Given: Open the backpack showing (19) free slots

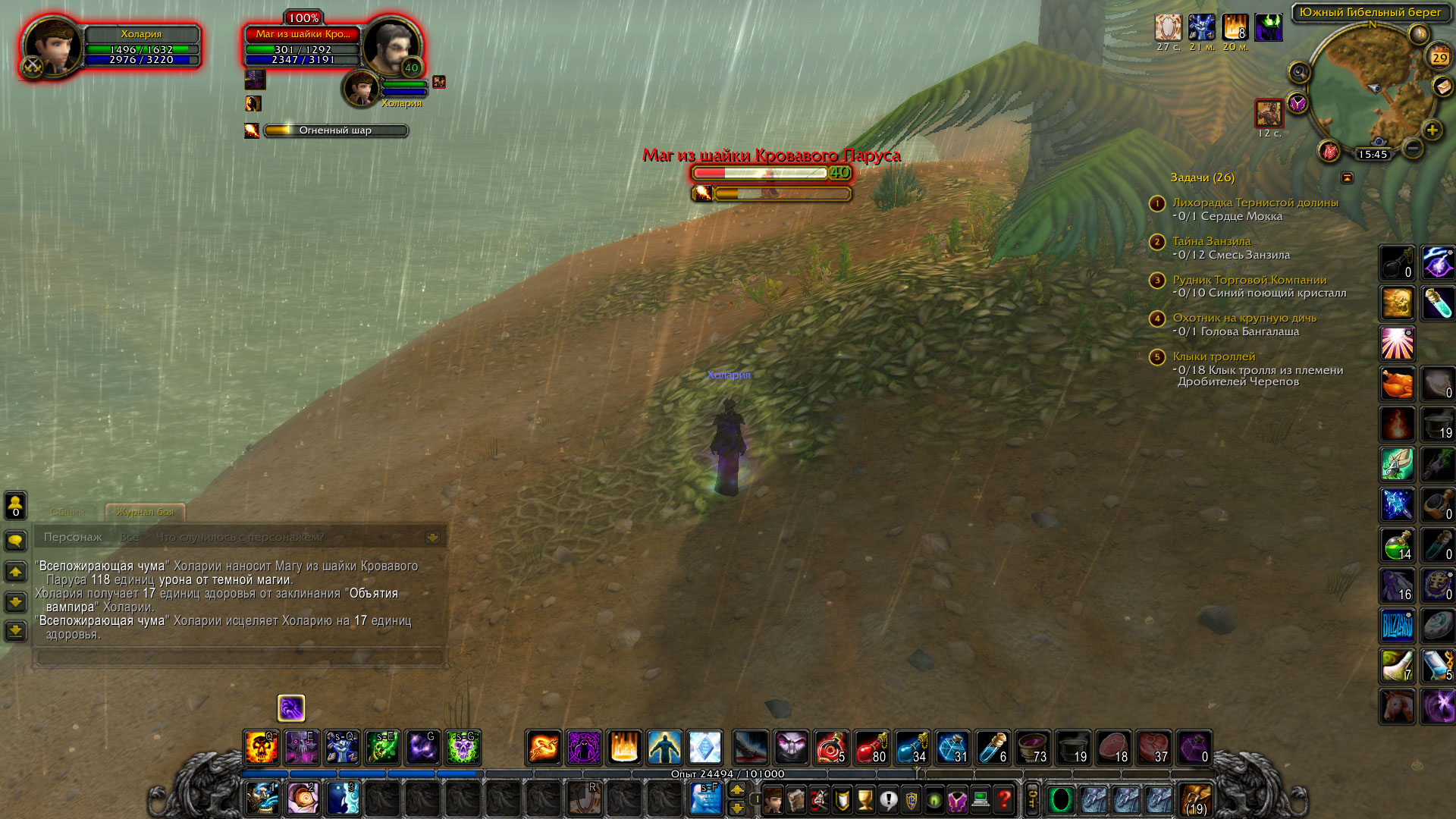Looking at the screenshot, I should pos(1196,799).
